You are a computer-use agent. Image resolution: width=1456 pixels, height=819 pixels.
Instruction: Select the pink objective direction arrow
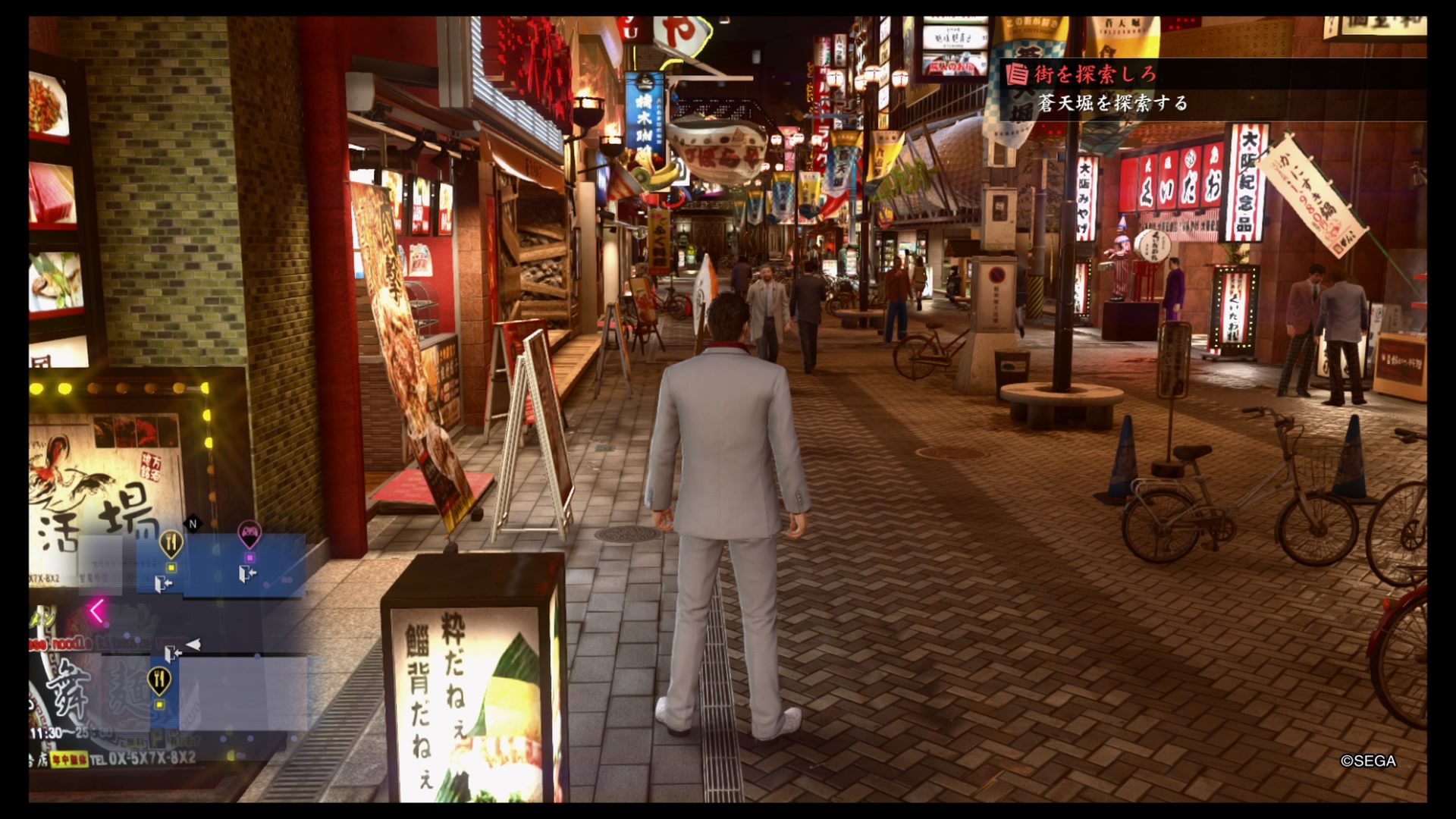[x=96, y=610]
